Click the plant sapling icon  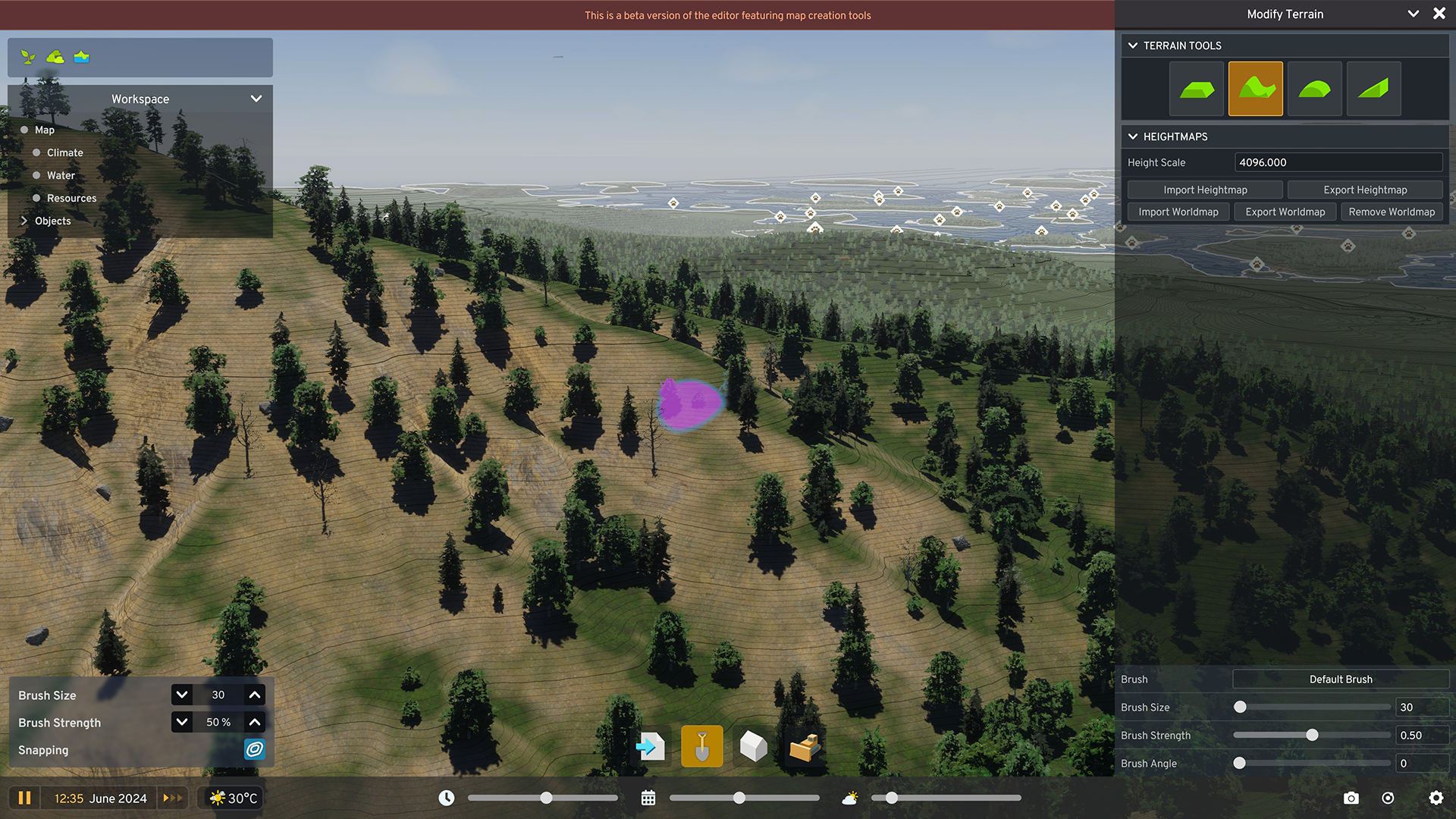(x=28, y=56)
